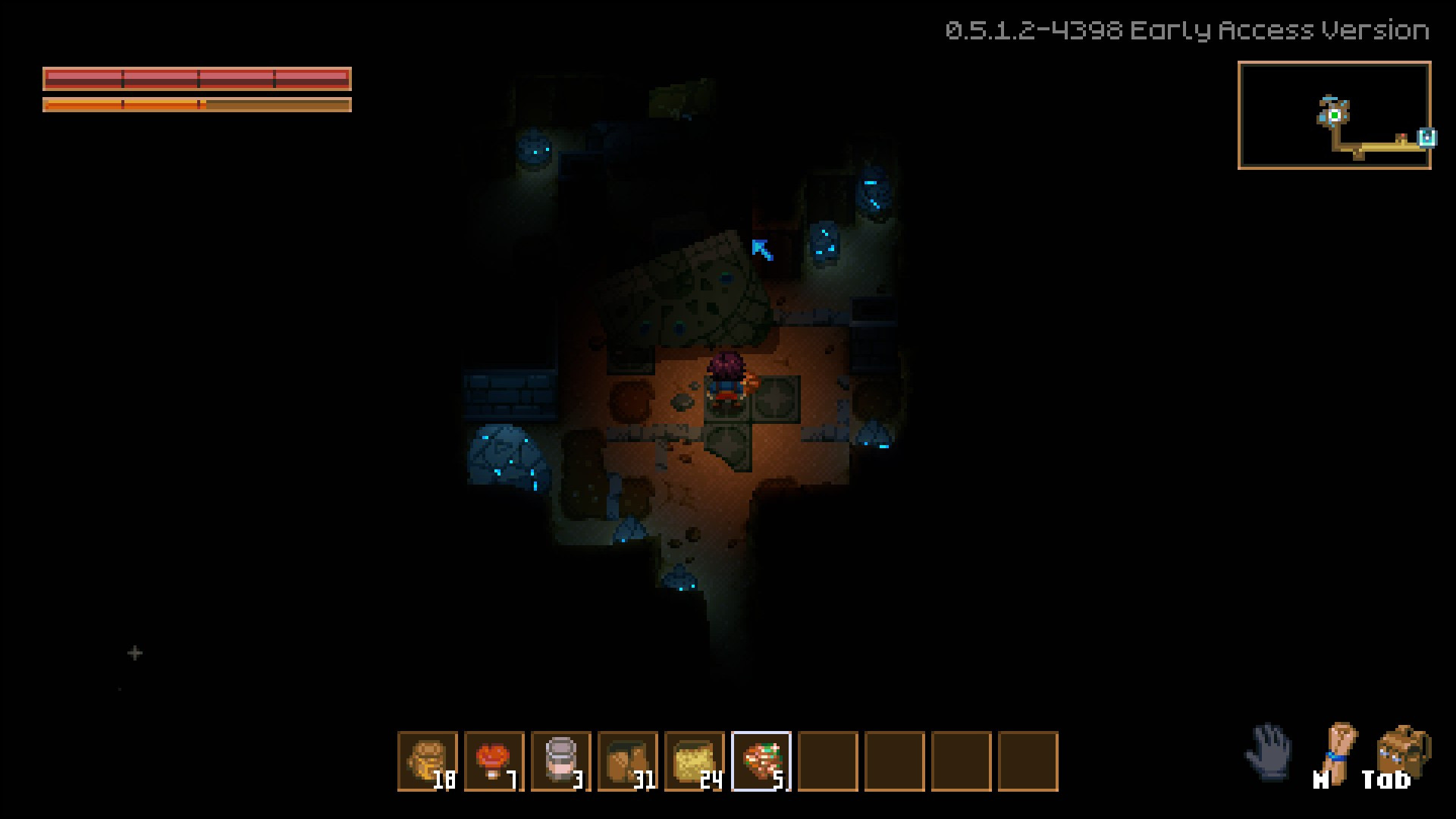Select the brown block stack of 31

tap(628, 761)
